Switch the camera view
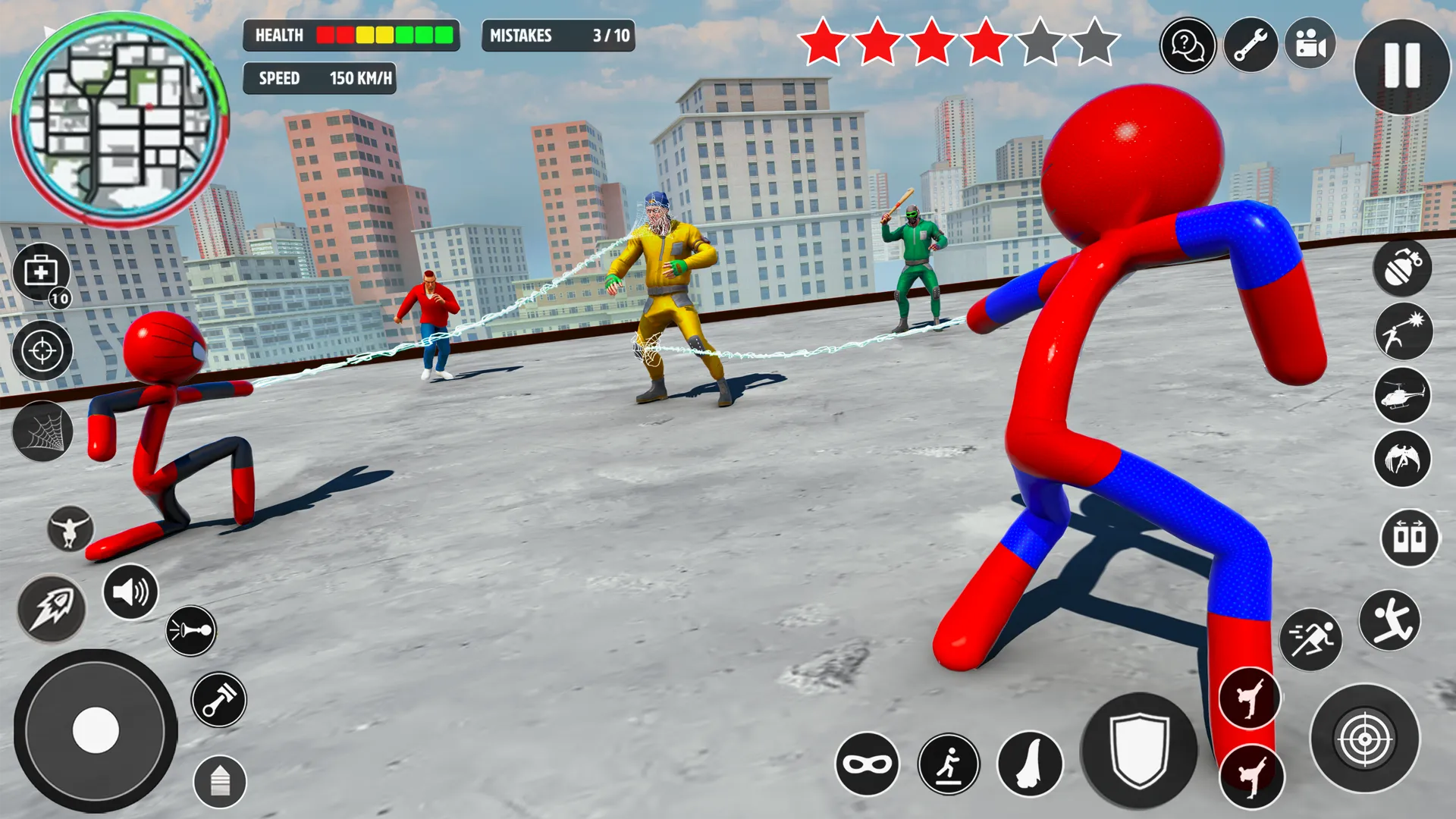1456x819 pixels. click(1311, 45)
